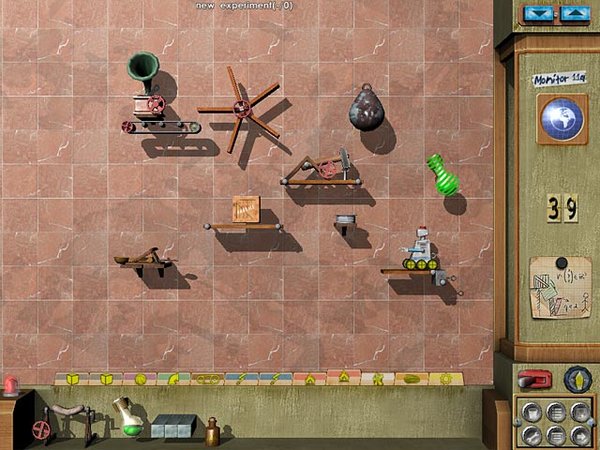Select the triangle ramp parts tab

pos(344,378)
